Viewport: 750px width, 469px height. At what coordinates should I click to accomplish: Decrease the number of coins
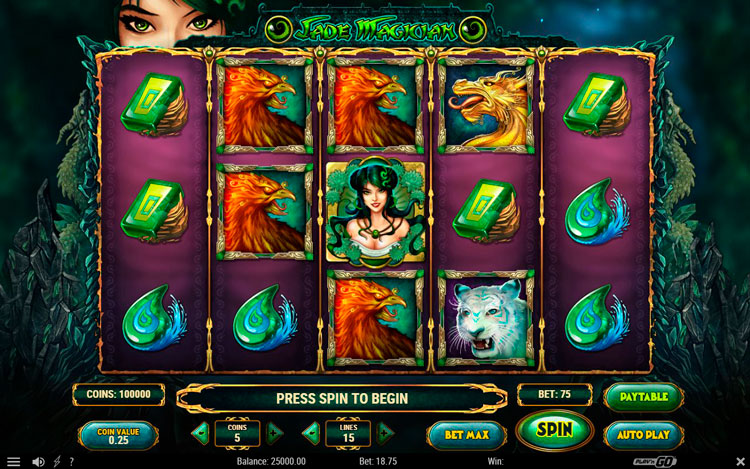point(201,434)
